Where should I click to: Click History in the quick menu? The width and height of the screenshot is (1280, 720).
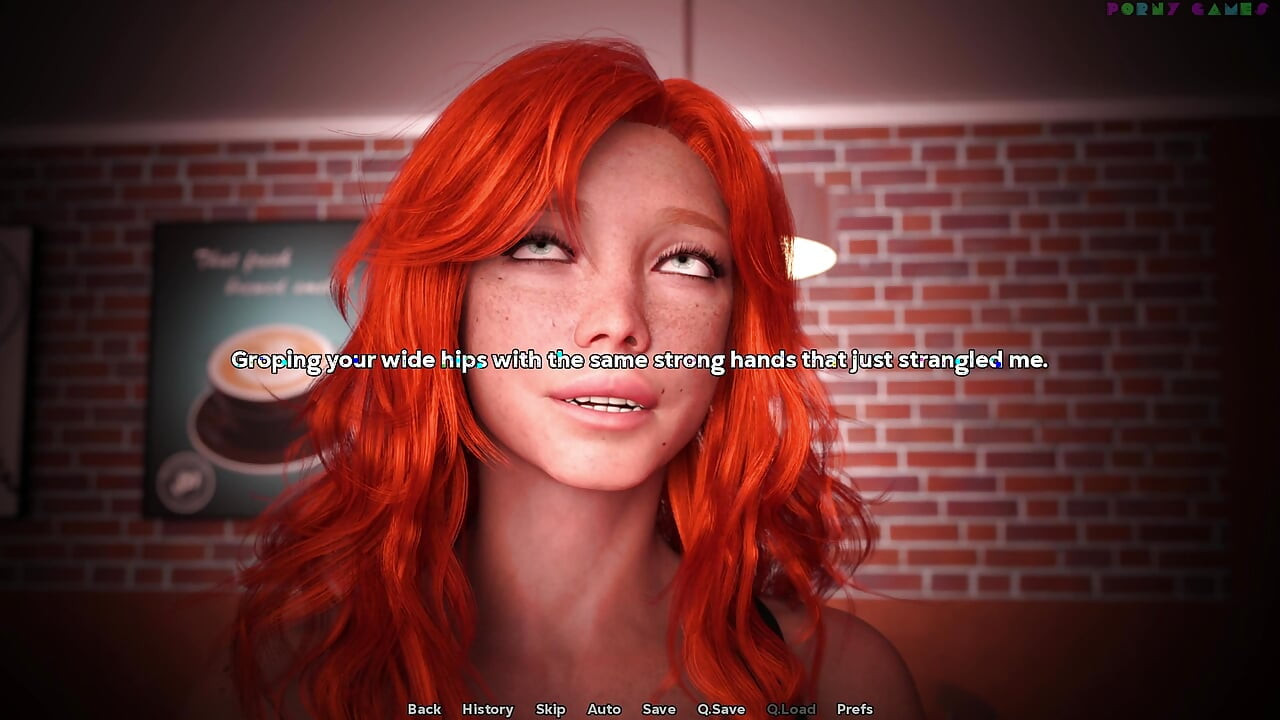point(487,709)
